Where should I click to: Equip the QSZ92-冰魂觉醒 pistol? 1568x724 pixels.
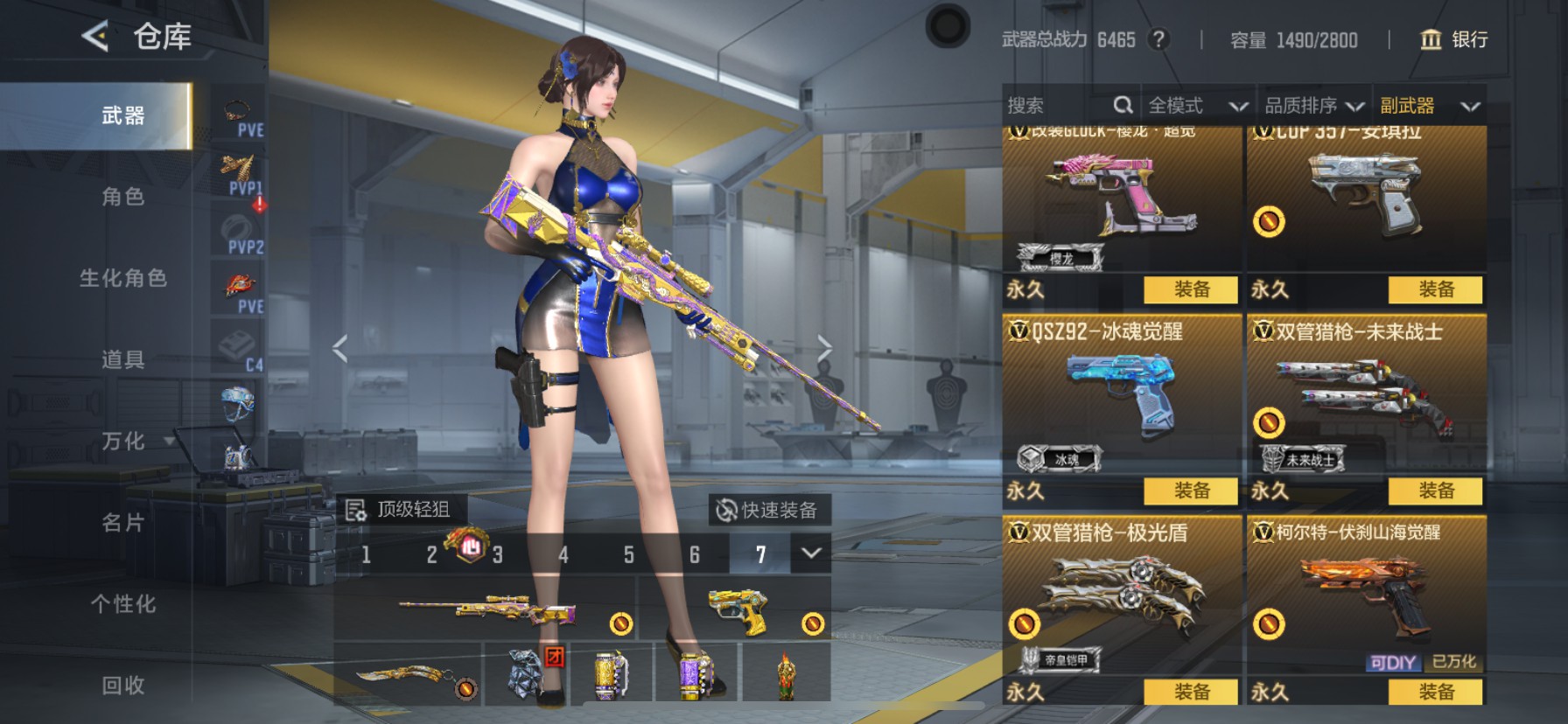pos(1190,491)
